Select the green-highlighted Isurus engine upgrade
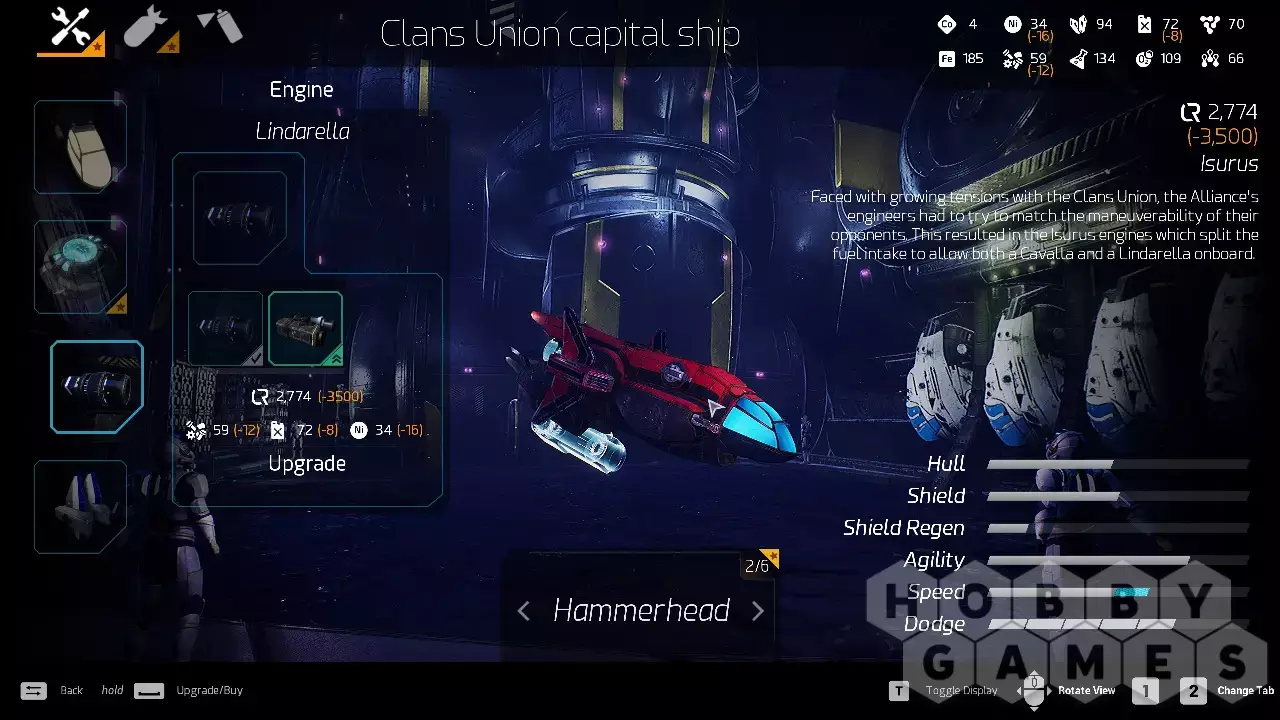This screenshot has height=720, width=1280. [305, 328]
